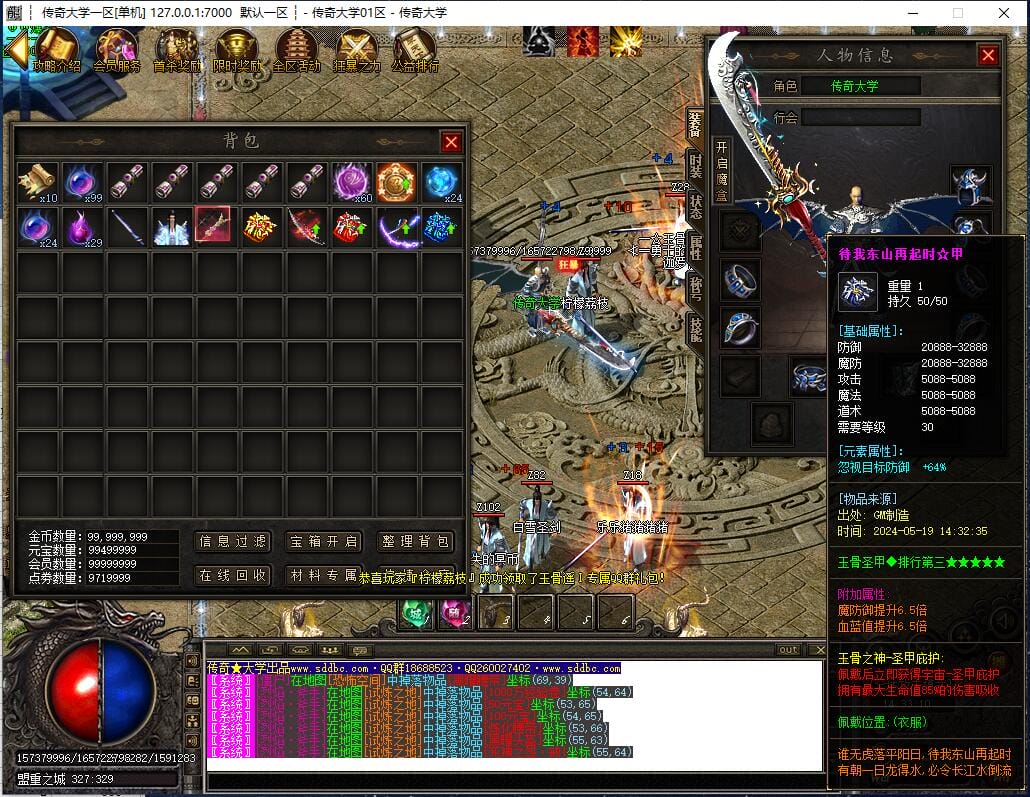1030x797 pixels.
Task: Open the 攻略介绍 guide icon
Action: [x=57, y=51]
